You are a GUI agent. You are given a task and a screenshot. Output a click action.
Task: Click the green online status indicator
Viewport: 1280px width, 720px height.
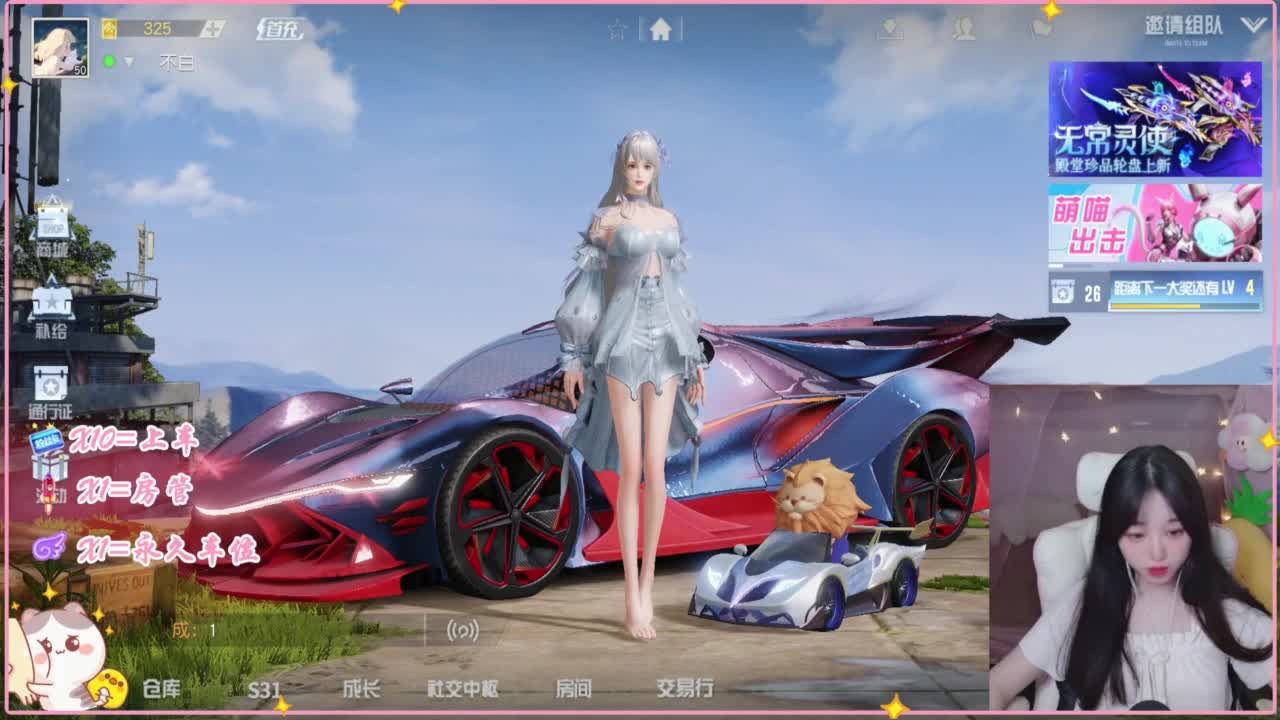pos(109,61)
